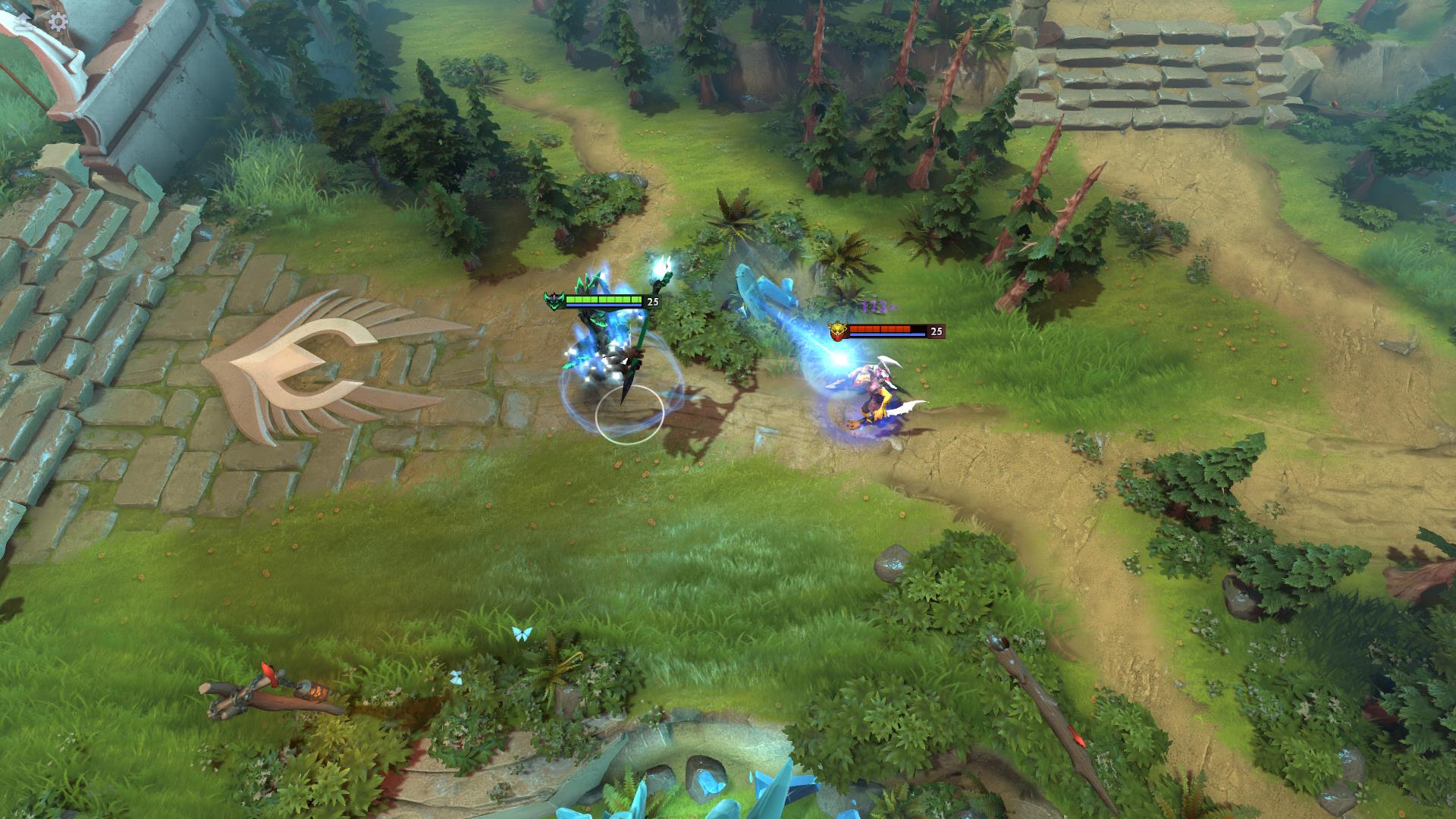Image resolution: width=1456 pixels, height=819 pixels.
Task: Click the blue mana bar under the green health bar
Action: [x=605, y=306]
